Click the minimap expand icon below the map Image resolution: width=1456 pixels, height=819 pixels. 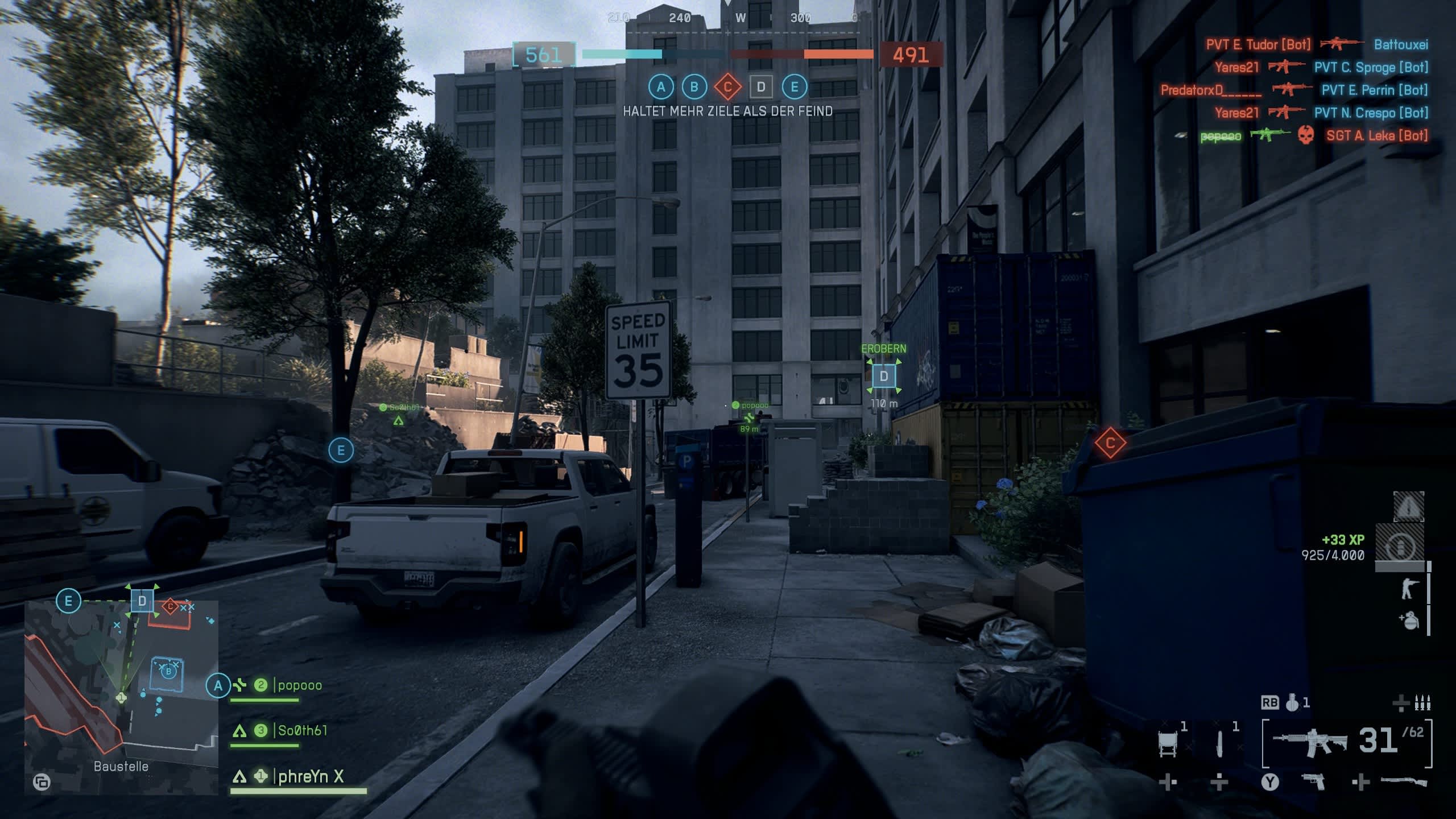click(x=42, y=782)
